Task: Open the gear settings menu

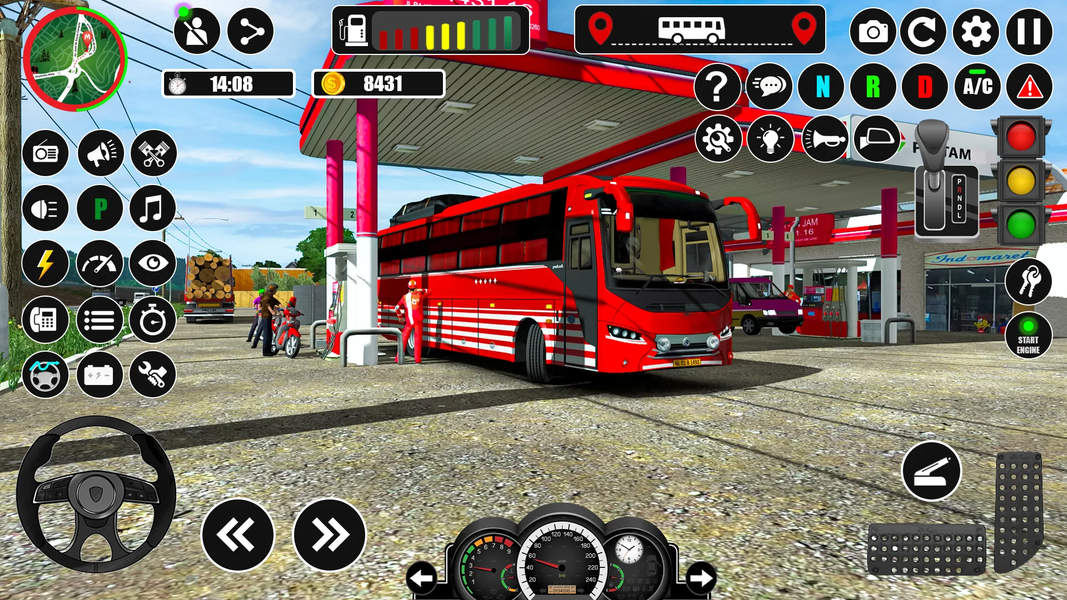Action: pyautogui.click(x=975, y=32)
